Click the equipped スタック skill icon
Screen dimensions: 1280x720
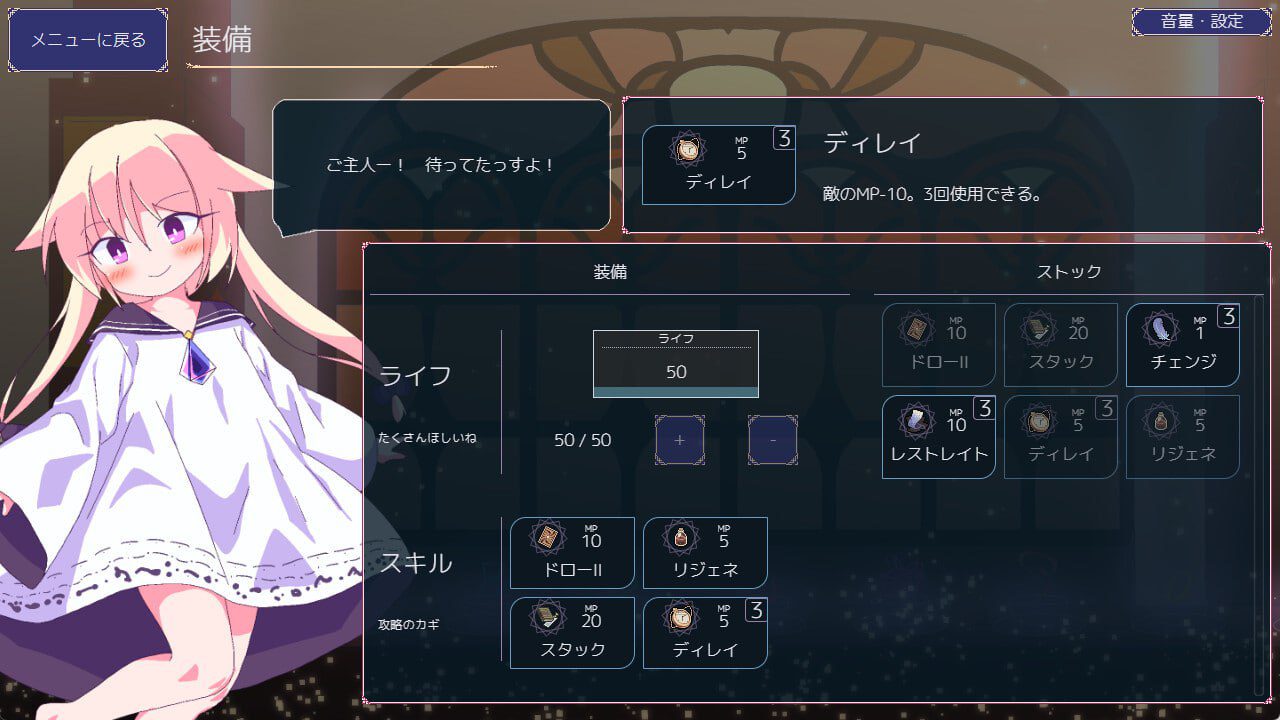pyautogui.click(x=571, y=633)
